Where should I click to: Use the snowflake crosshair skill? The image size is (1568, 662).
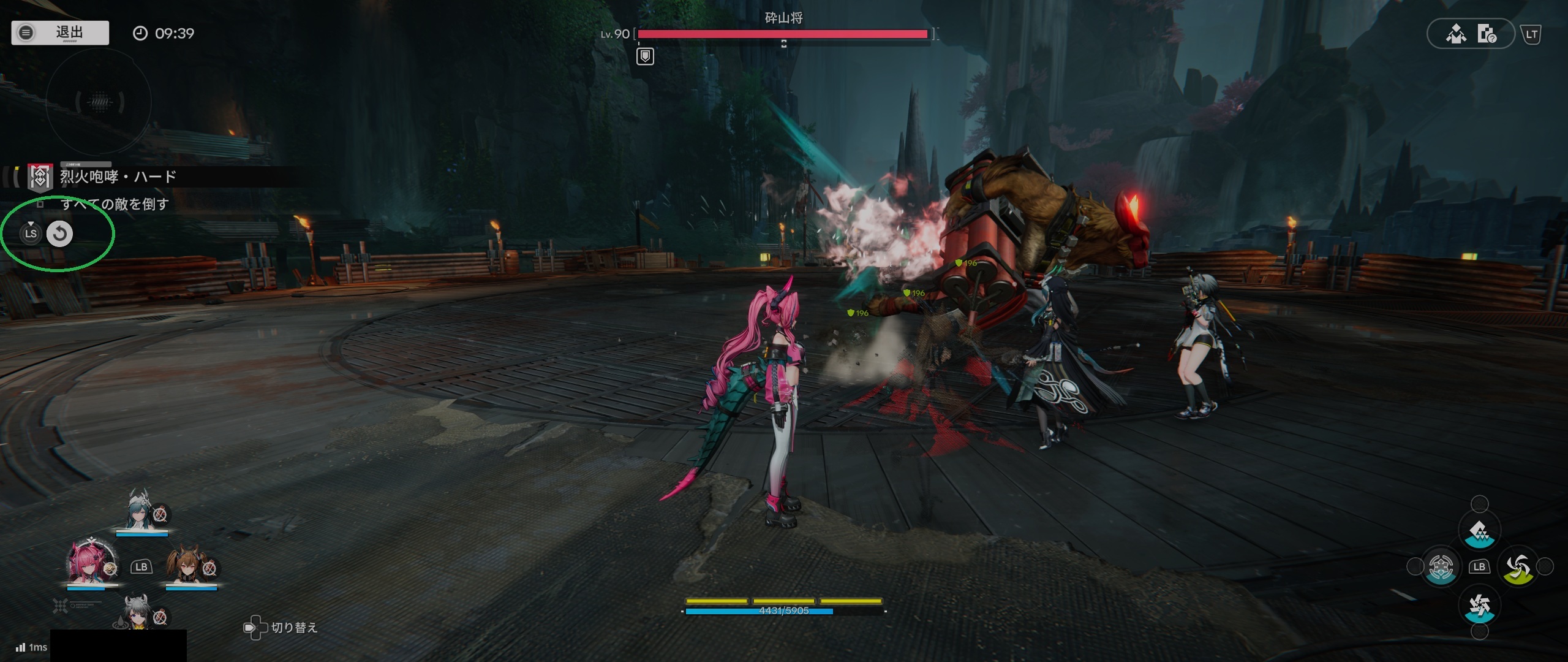tap(1441, 567)
